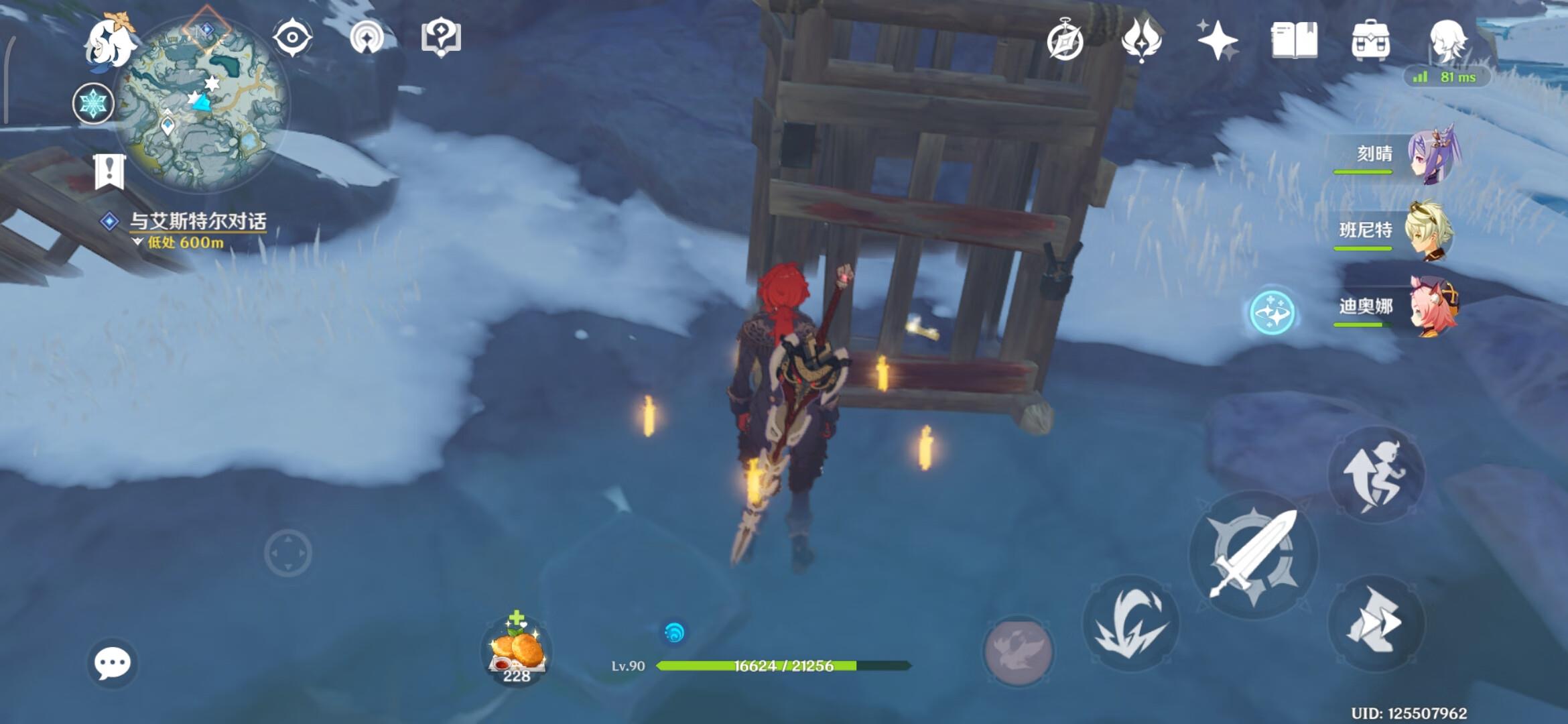Toggle elemental sight eye icon
The width and height of the screenshot is (1568, 724).
coord(293,37)
